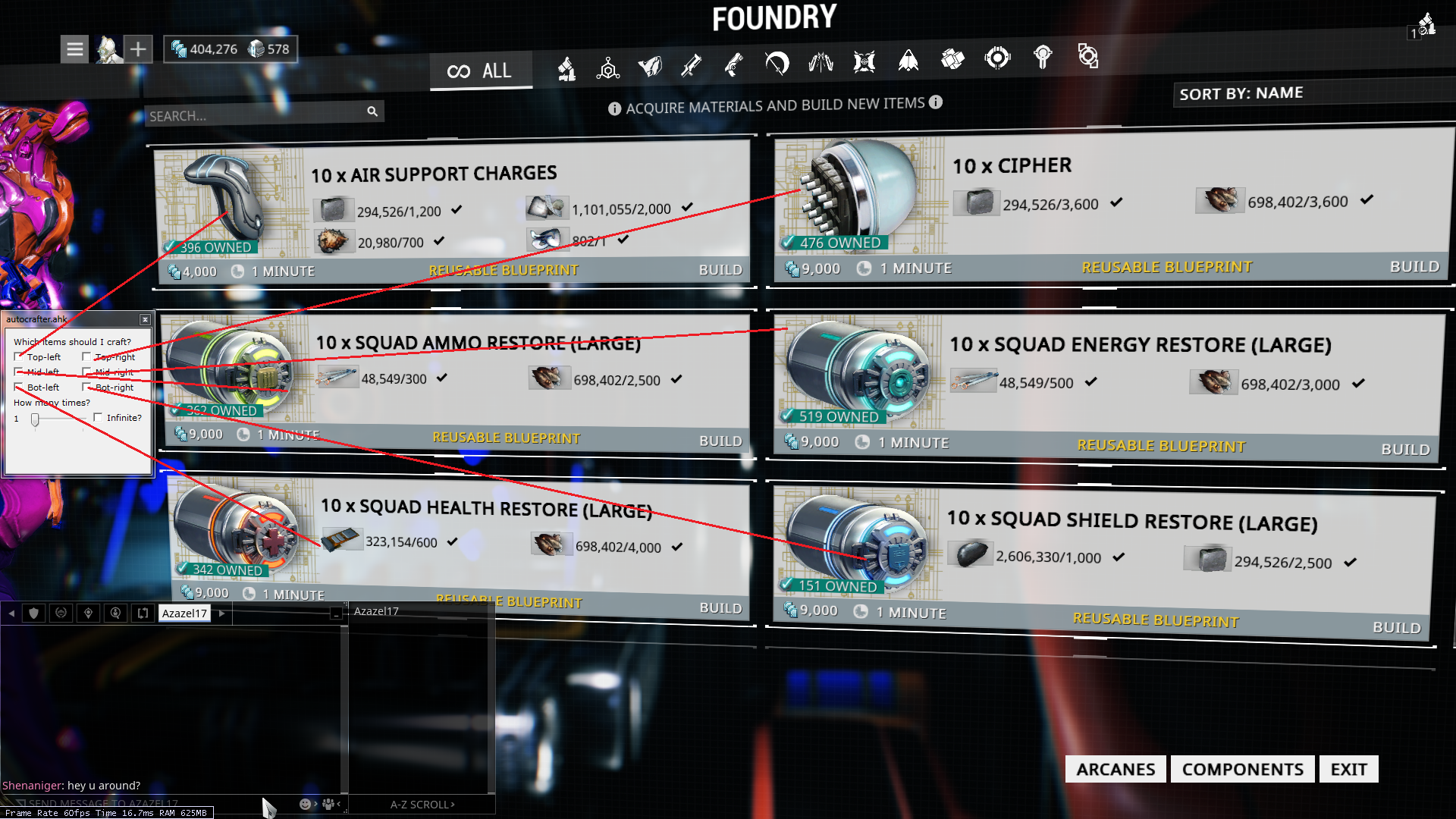Screen dimensions: 1456x819
Task: Tick the Top-left checkbox in autocrafter
Action: 19,356
